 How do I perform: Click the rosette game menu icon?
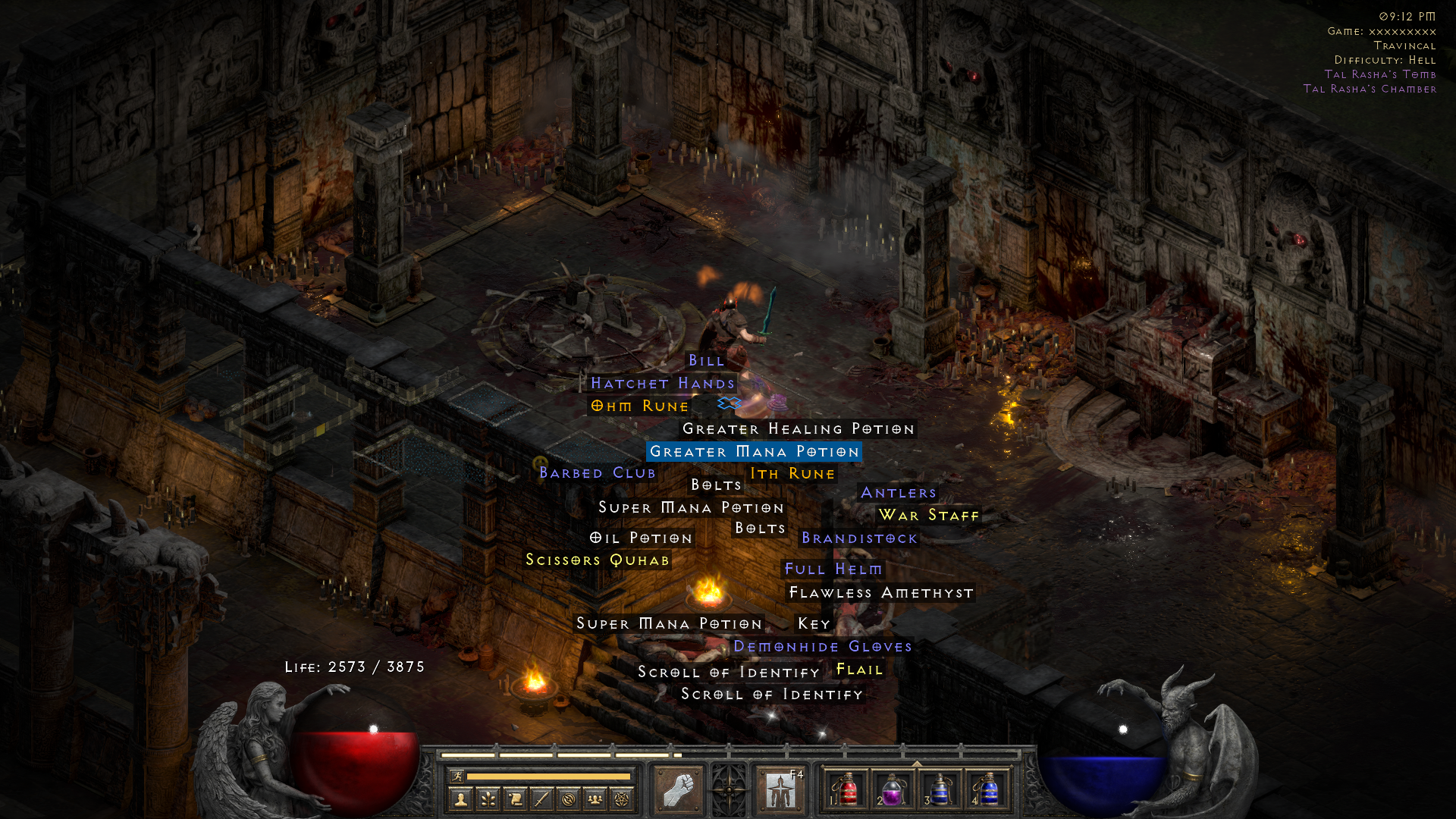click(729, 790)
